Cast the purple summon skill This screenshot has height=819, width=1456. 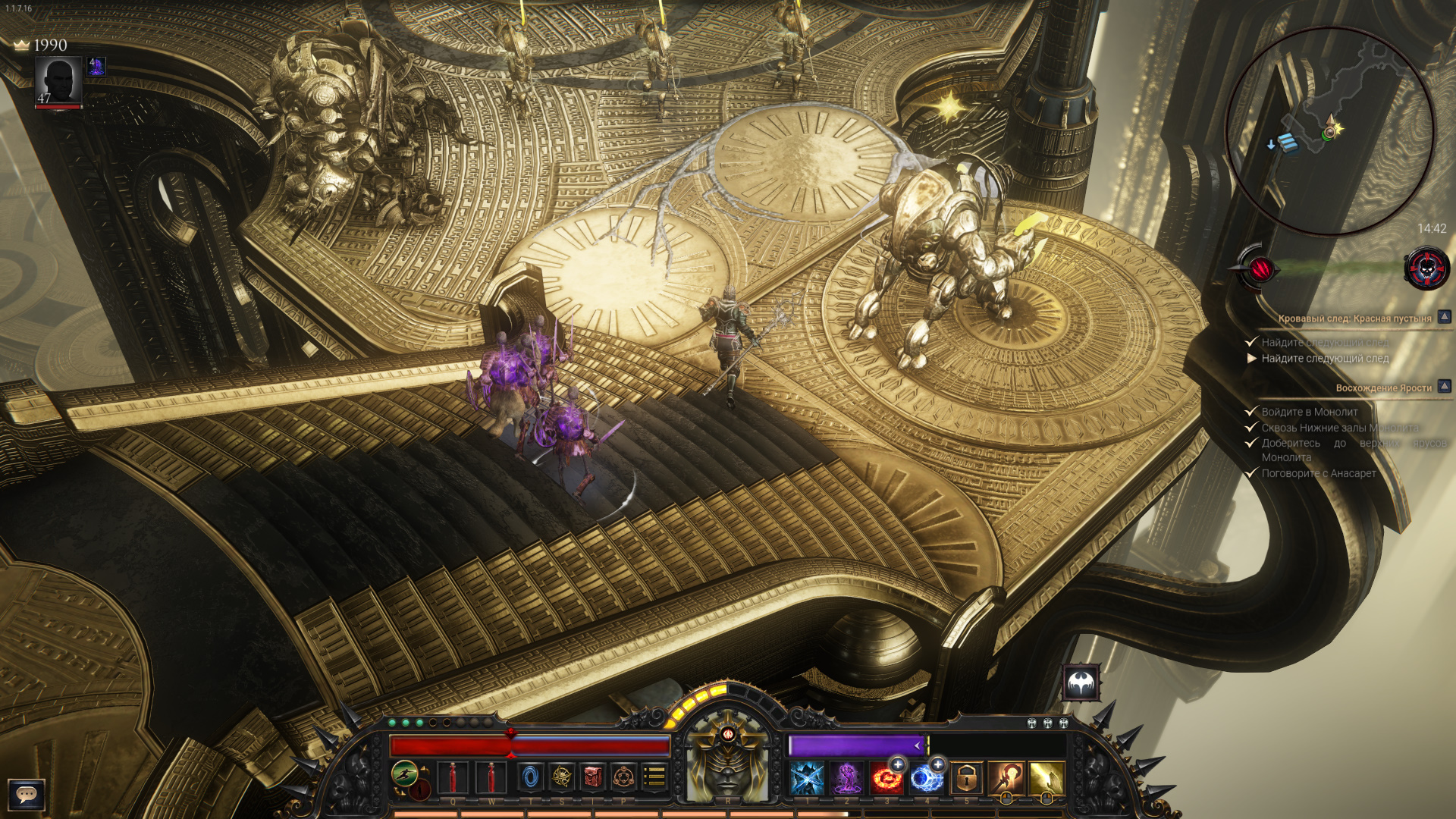coord(846,779)
